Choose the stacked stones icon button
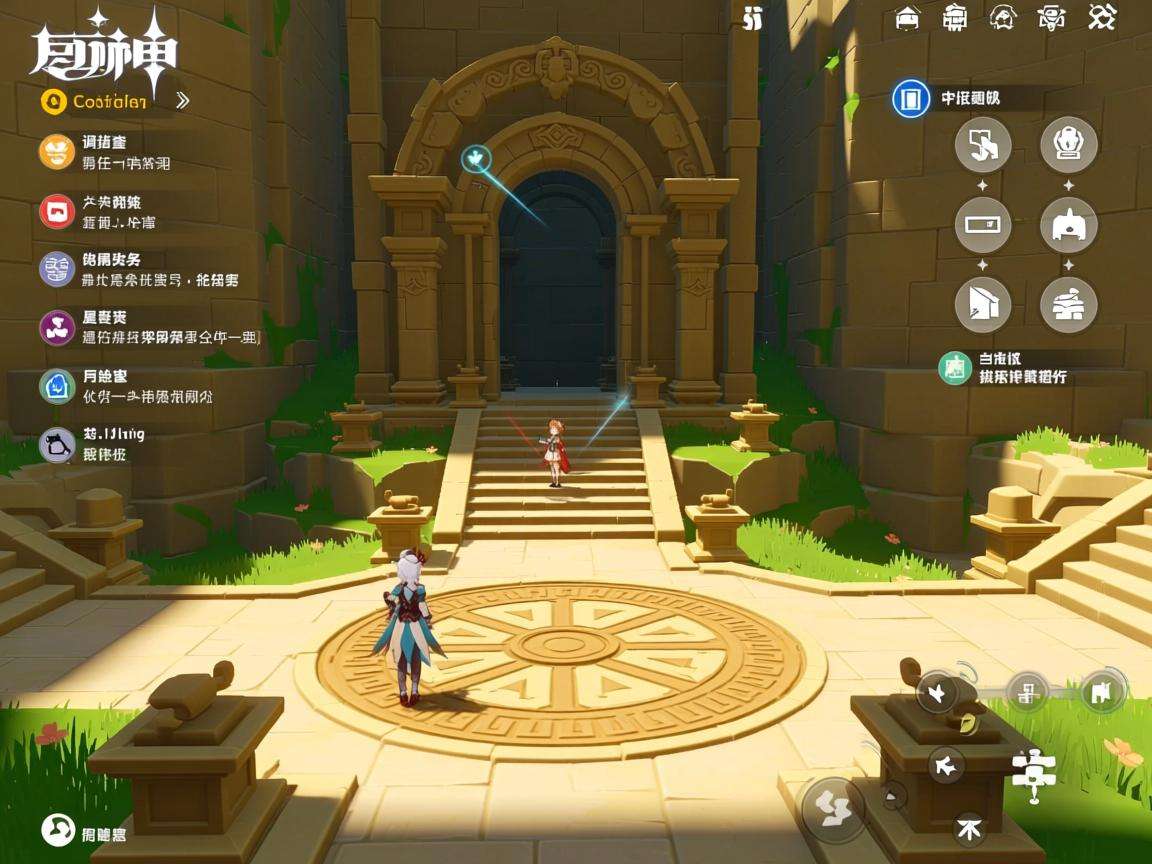 tap(1068, 305)
